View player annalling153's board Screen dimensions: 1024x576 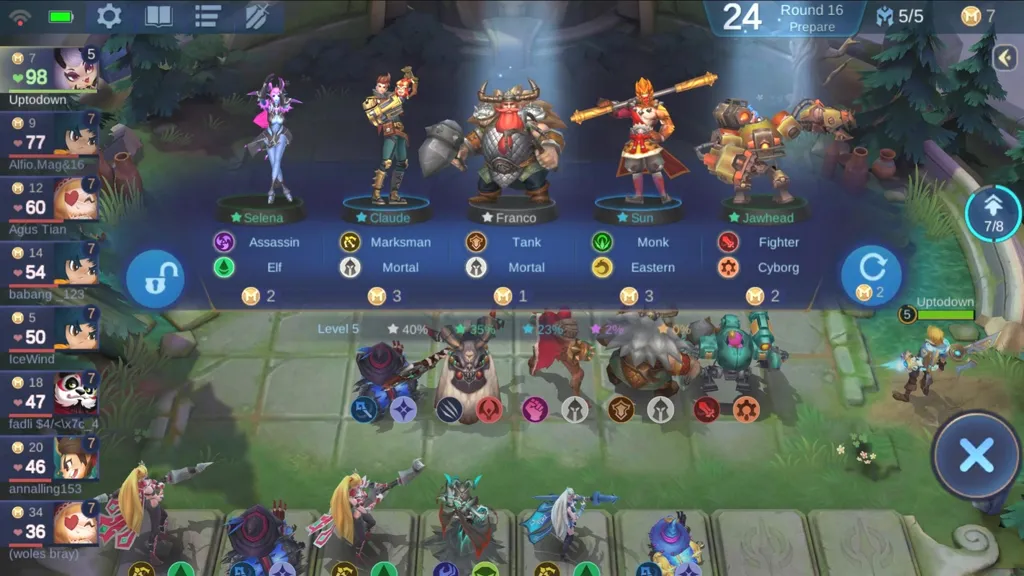click(x=50, y=460)
